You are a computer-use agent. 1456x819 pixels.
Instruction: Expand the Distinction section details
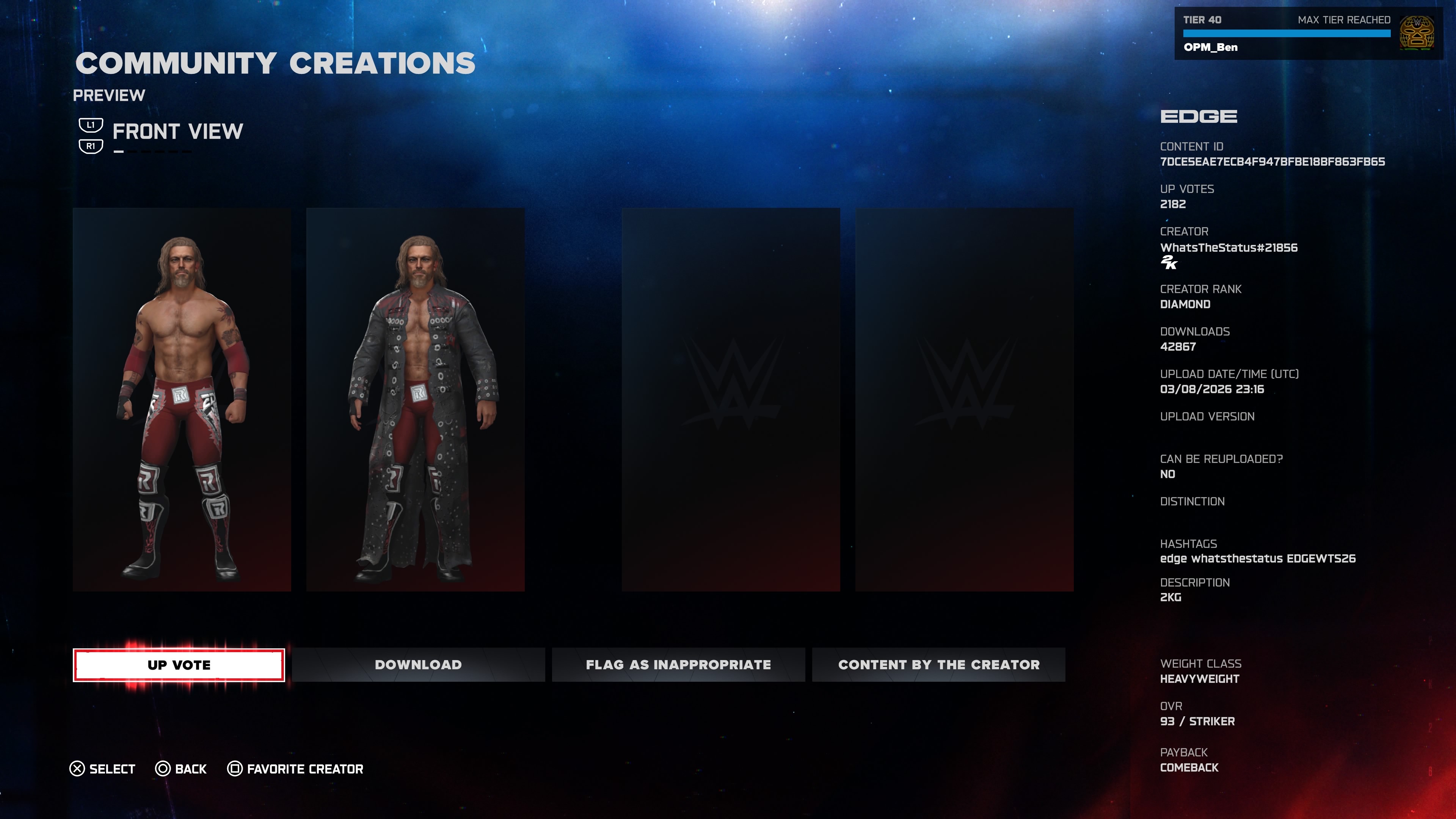(1191, 501)
